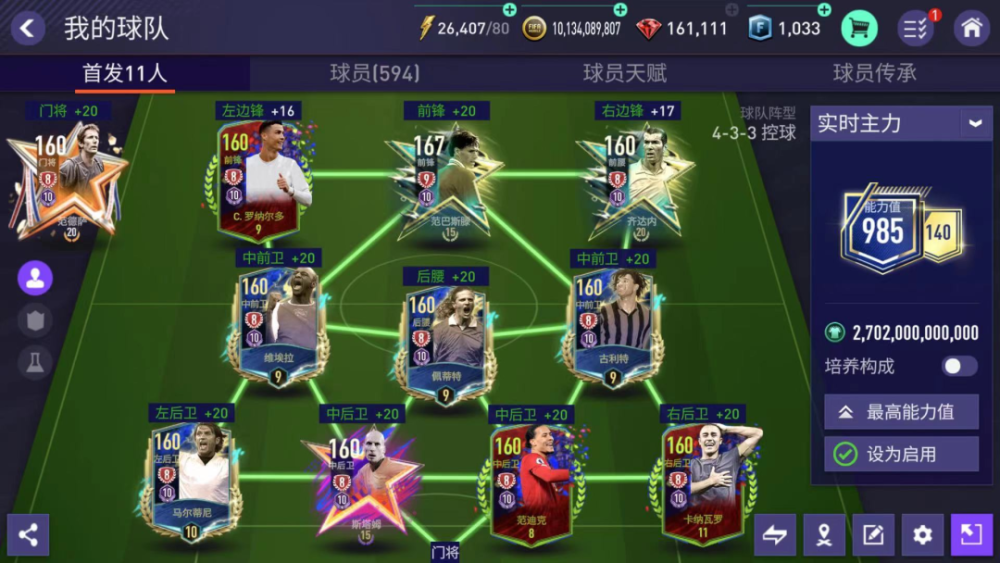Return to the home screen
Screen dimensions: 1000x563
pyautogui.click(x=972, y=28)
